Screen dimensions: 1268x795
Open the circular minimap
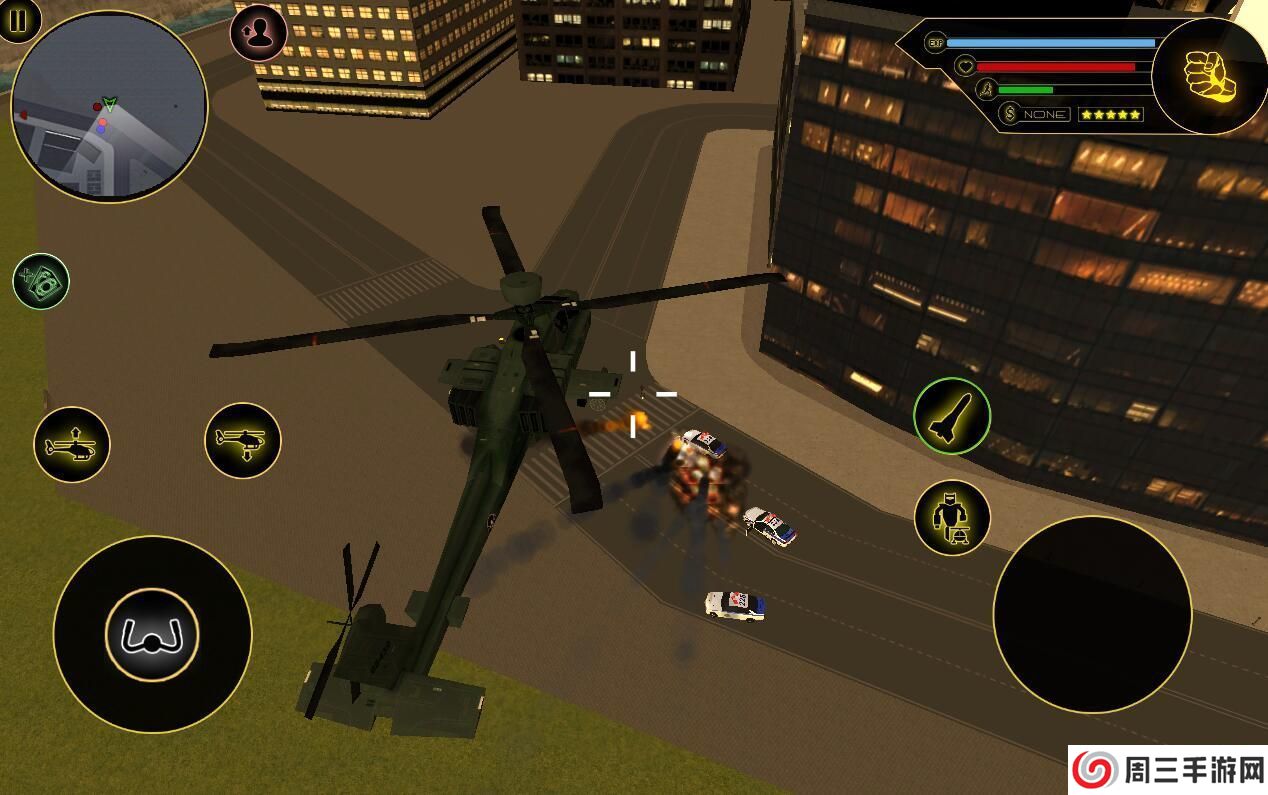coord(109,106)
